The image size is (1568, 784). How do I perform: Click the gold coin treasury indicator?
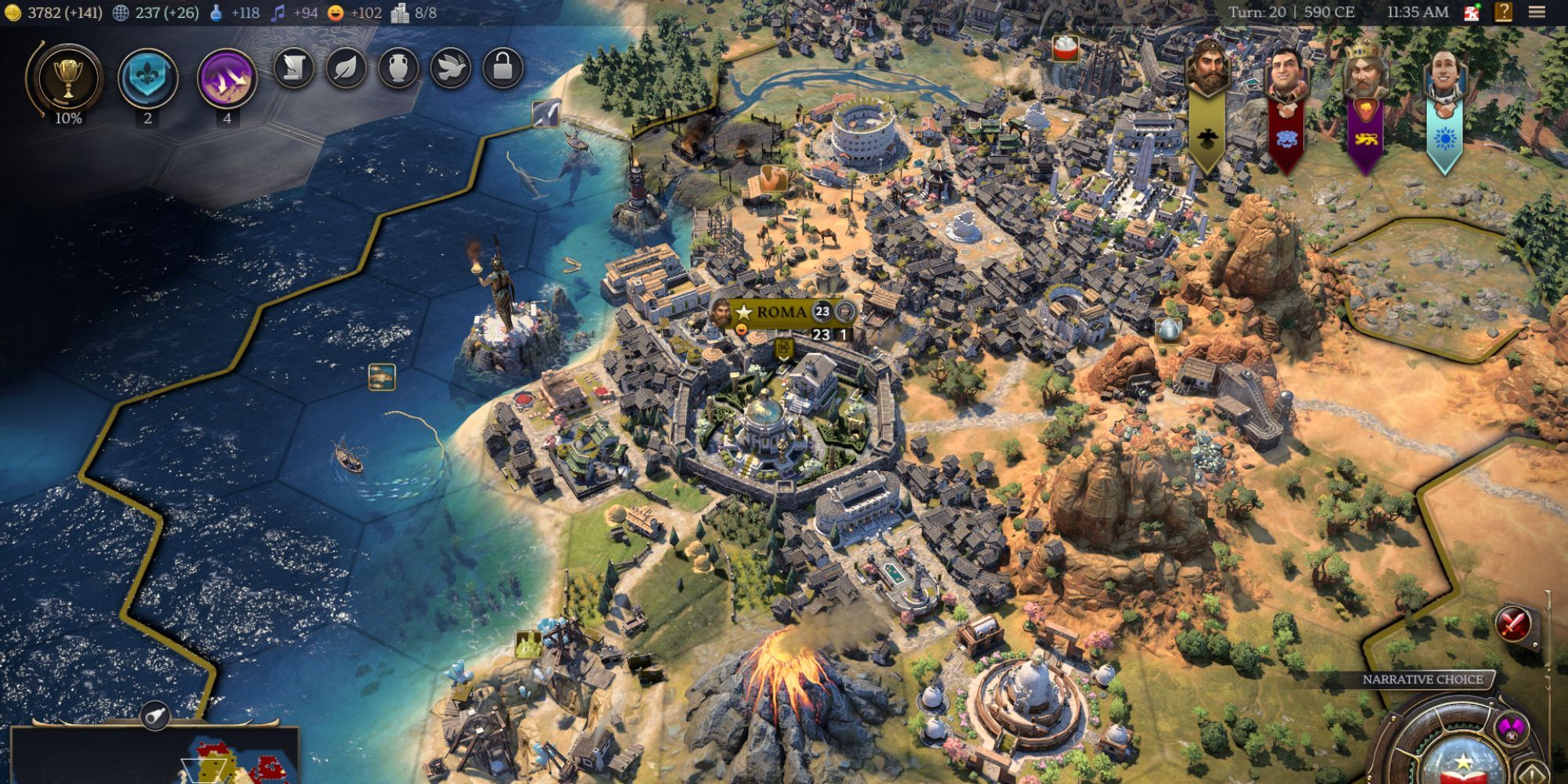tap(13, 12)
